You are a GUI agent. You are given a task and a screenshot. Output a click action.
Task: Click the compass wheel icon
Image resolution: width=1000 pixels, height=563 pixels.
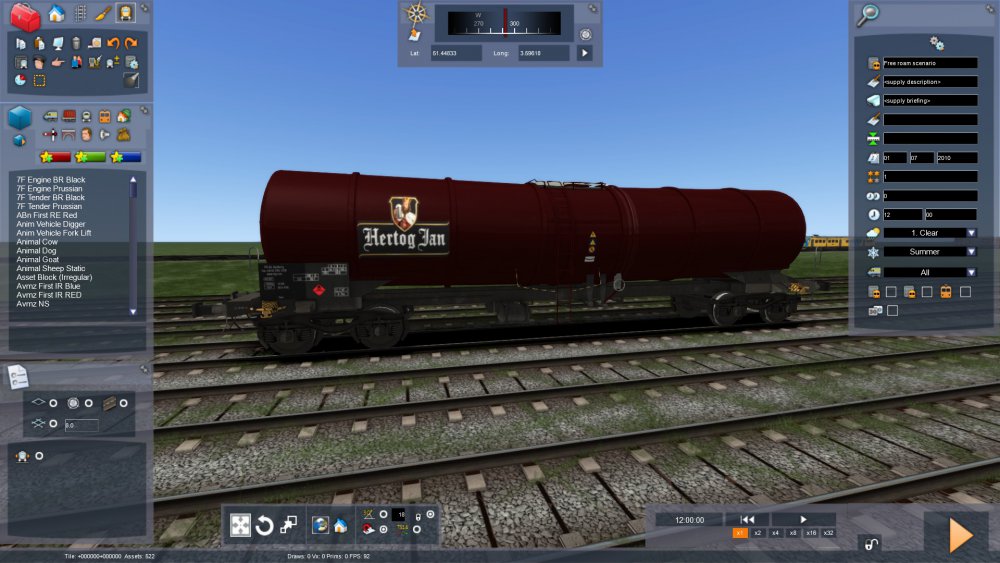pos(416,14)
